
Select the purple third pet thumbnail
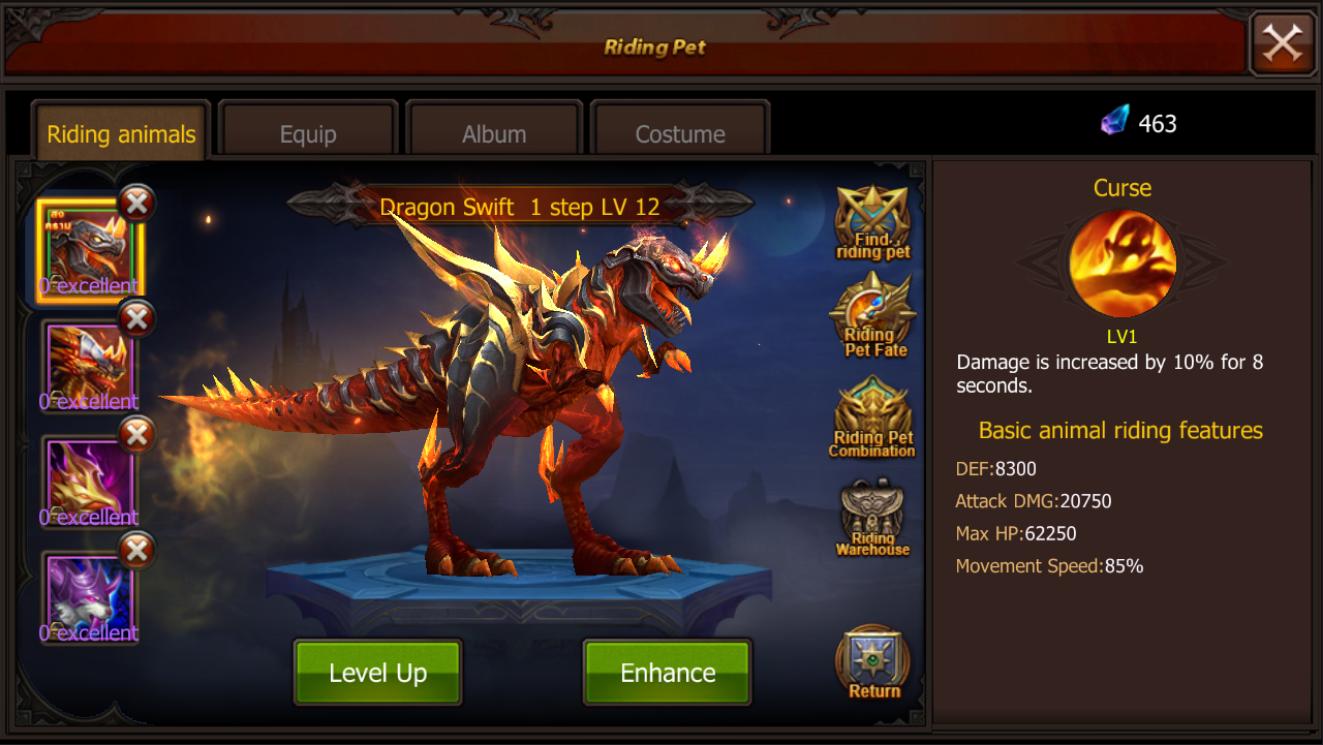tap(89, 475)
